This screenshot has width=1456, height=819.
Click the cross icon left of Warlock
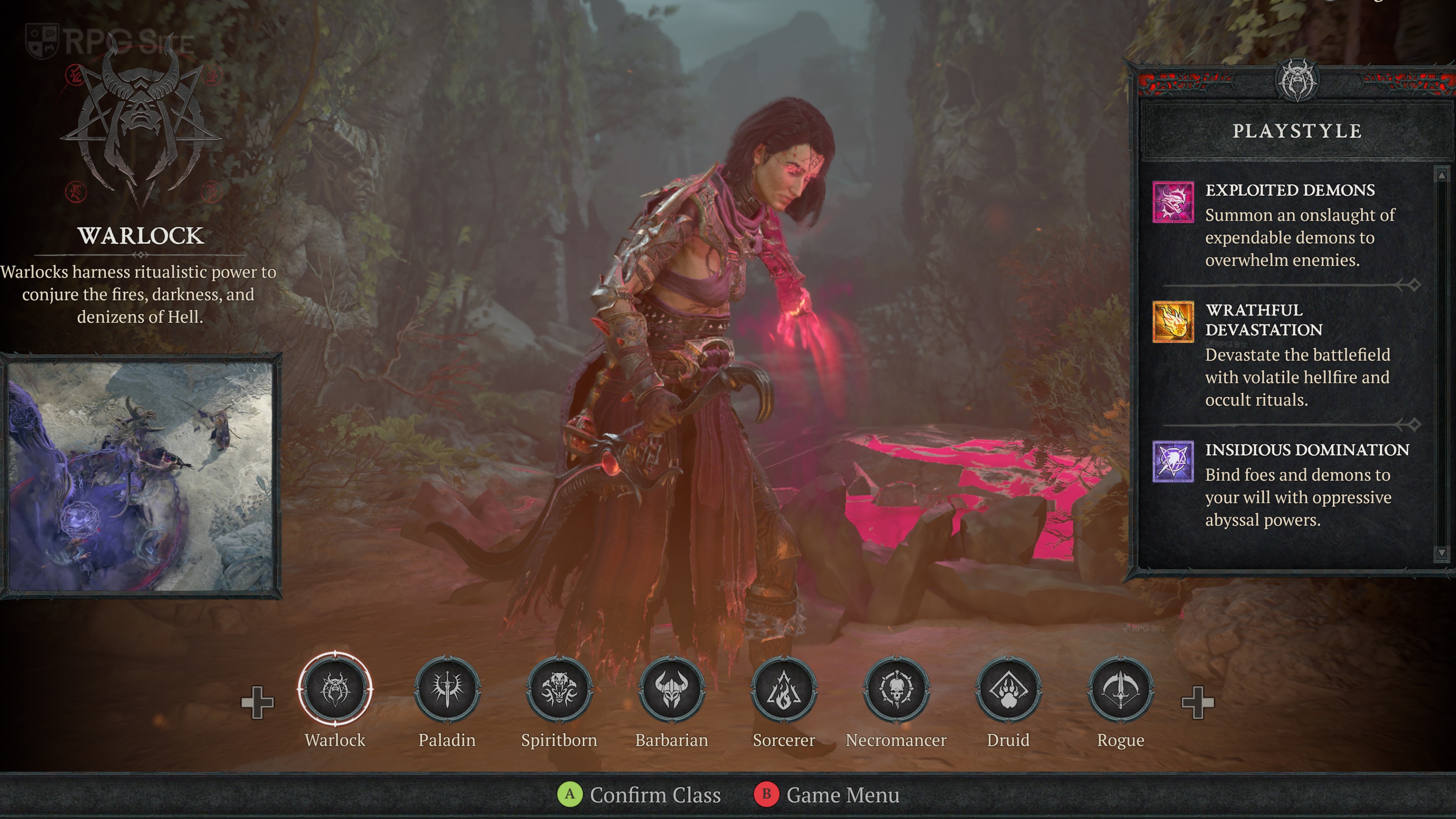click(257, 703)
